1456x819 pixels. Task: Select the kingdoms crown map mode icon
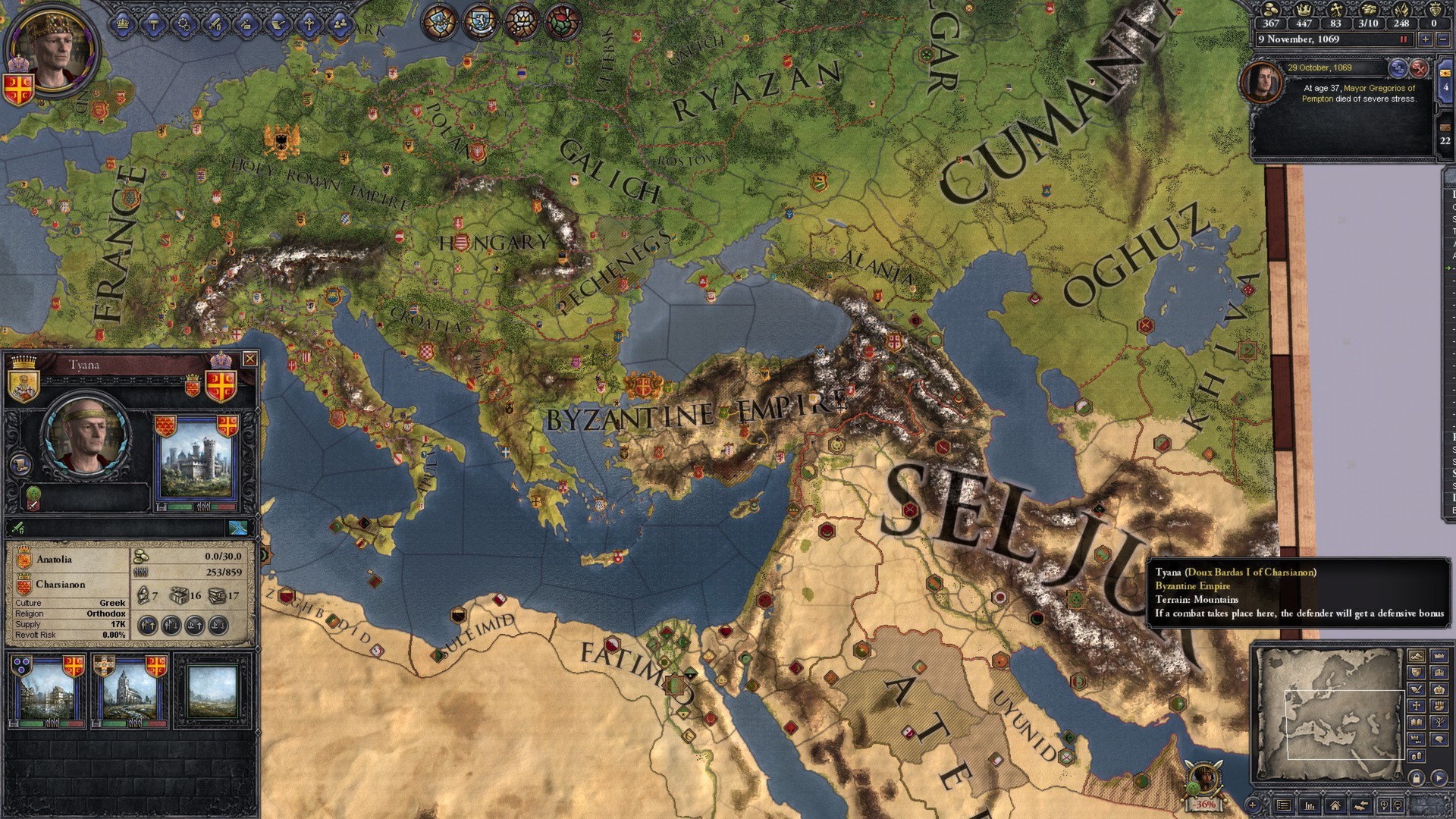(1438, 673)
